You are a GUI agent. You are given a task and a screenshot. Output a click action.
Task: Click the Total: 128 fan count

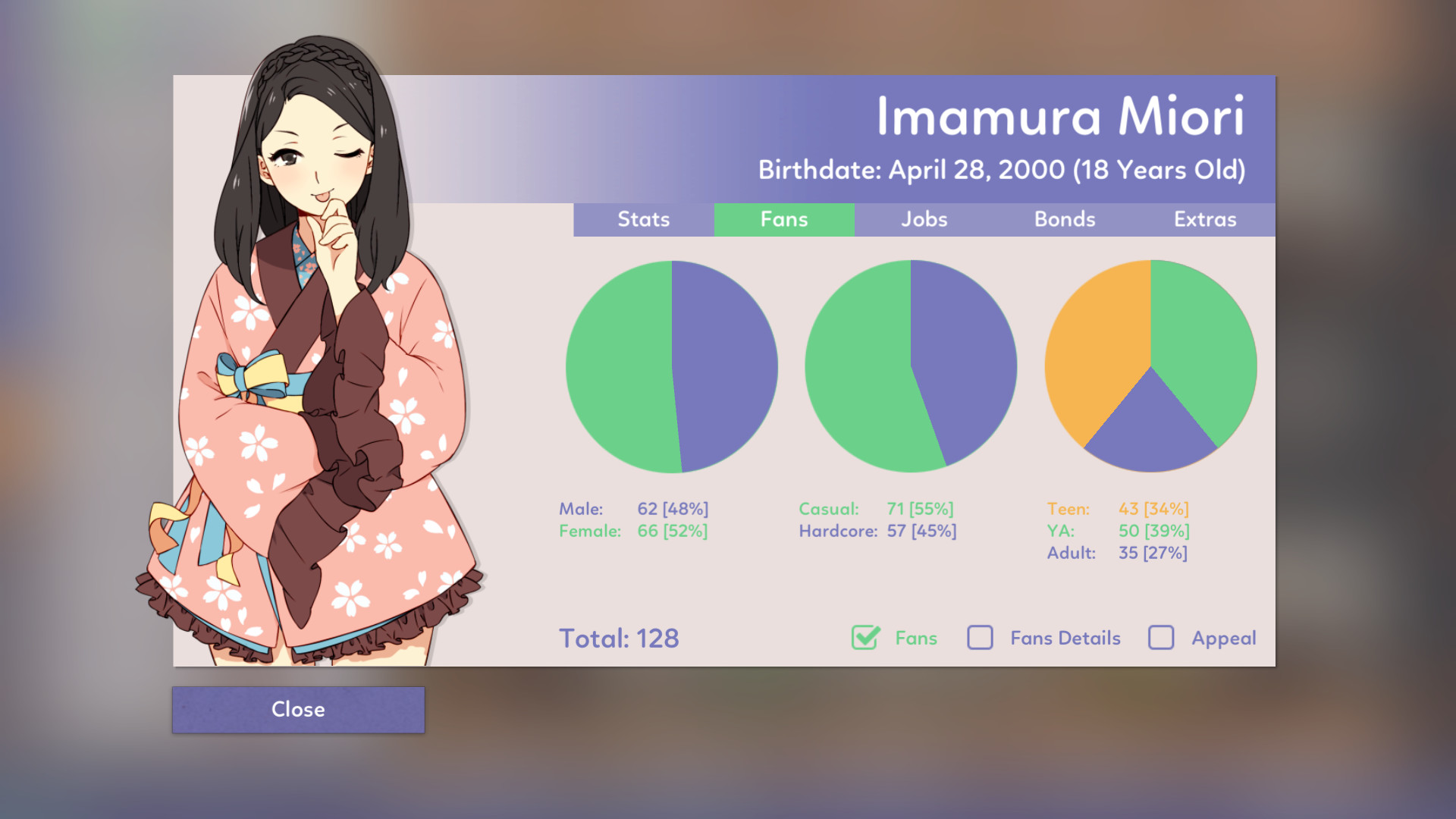coord(619,639)
